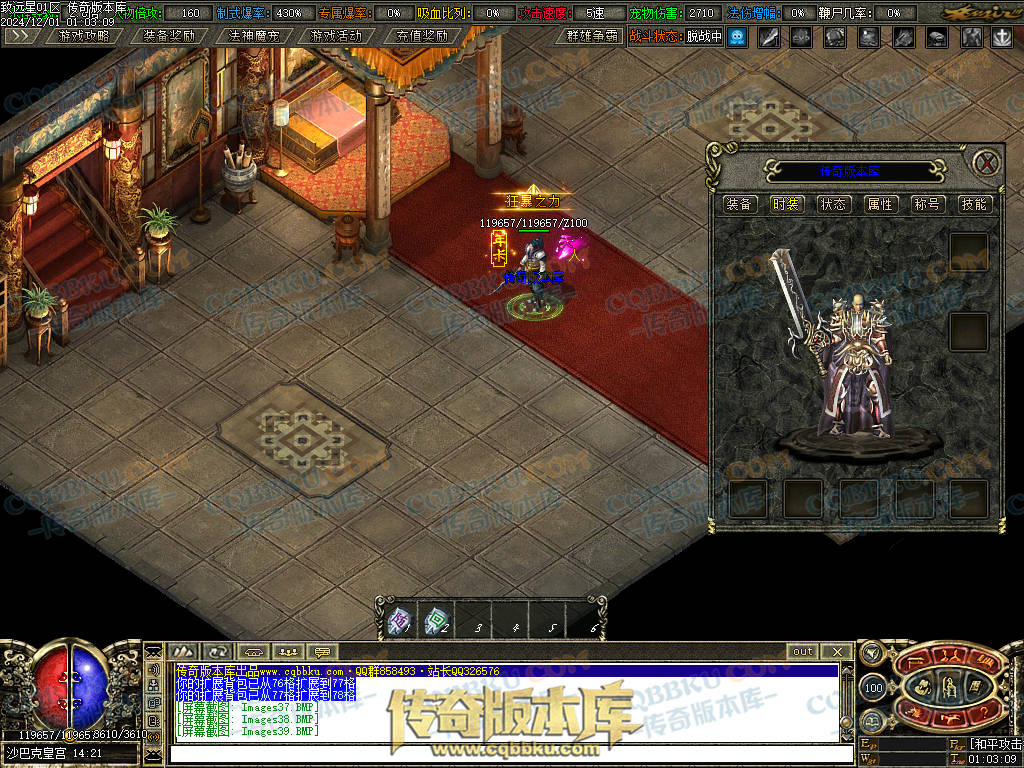Image resolution: width=1024 pixels, height=768 pixels.
Task: Click the blue ghost face icon
Action: pos(737,37)
